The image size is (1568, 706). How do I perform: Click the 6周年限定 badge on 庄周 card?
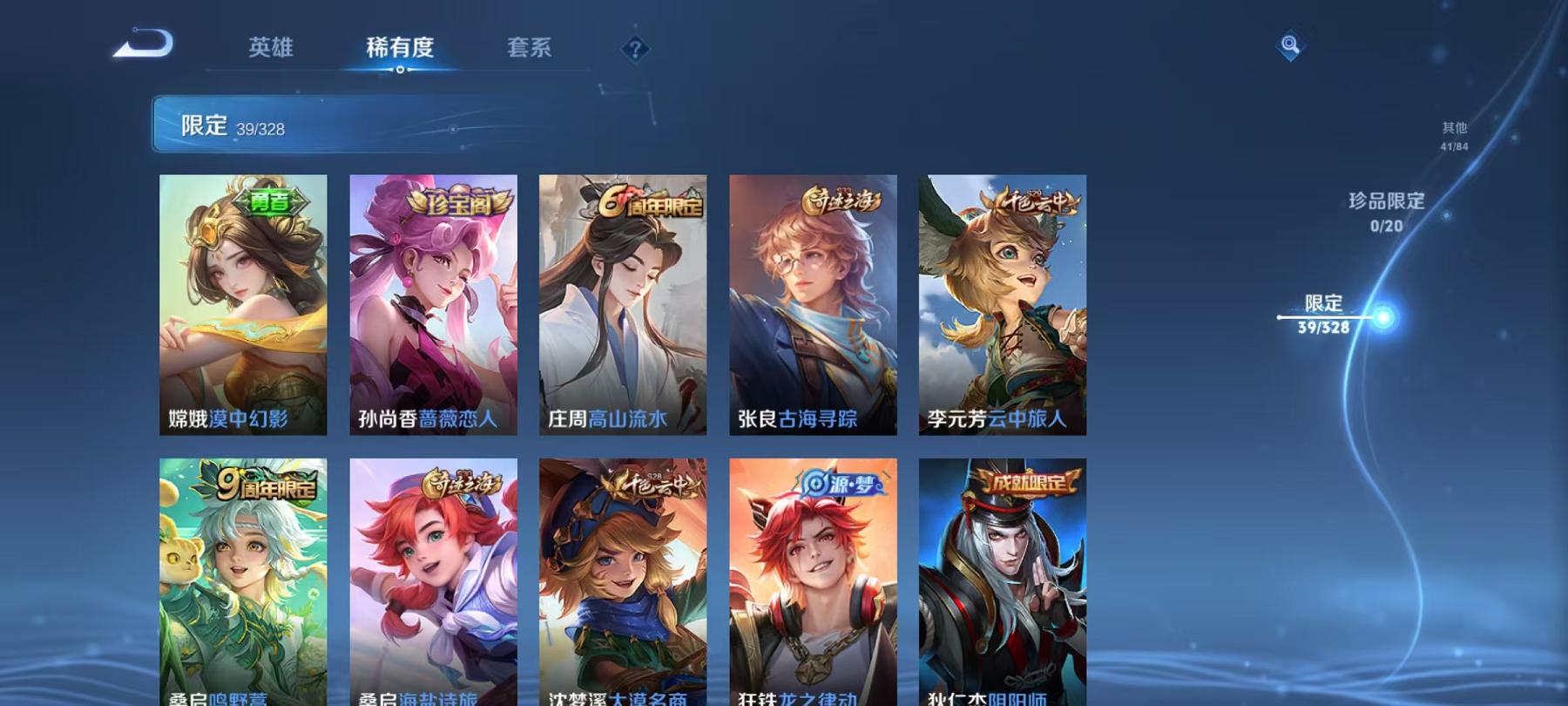pyautogui.click(x=650, y=199)
